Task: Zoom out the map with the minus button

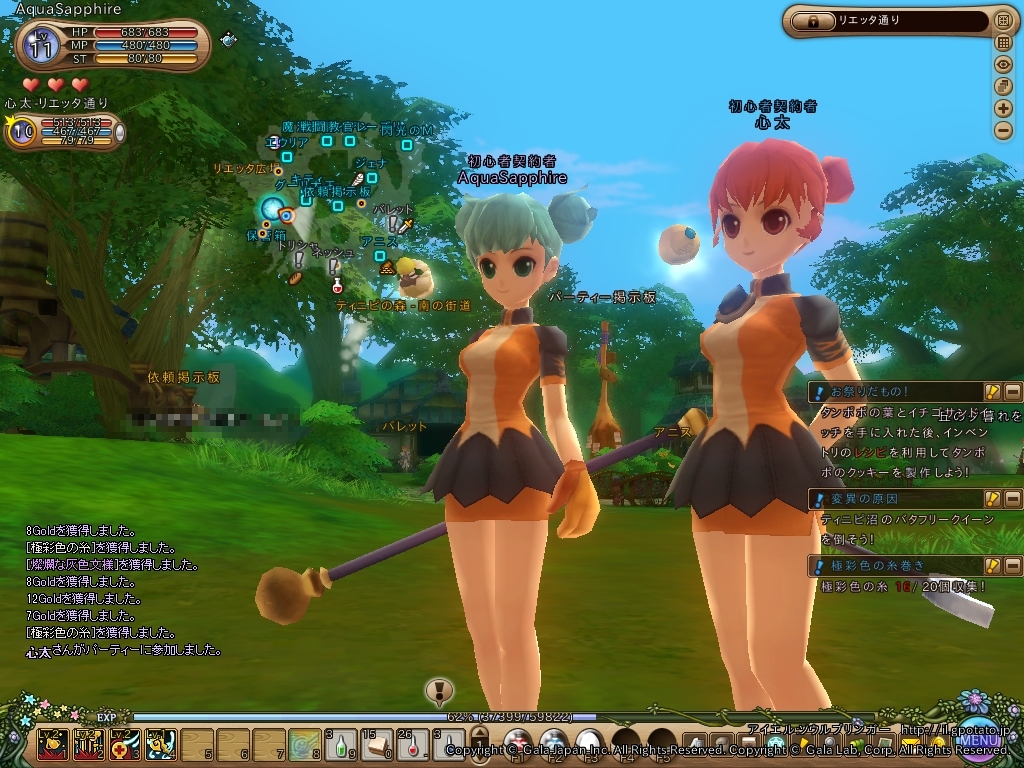Action: click(1003, 130)
